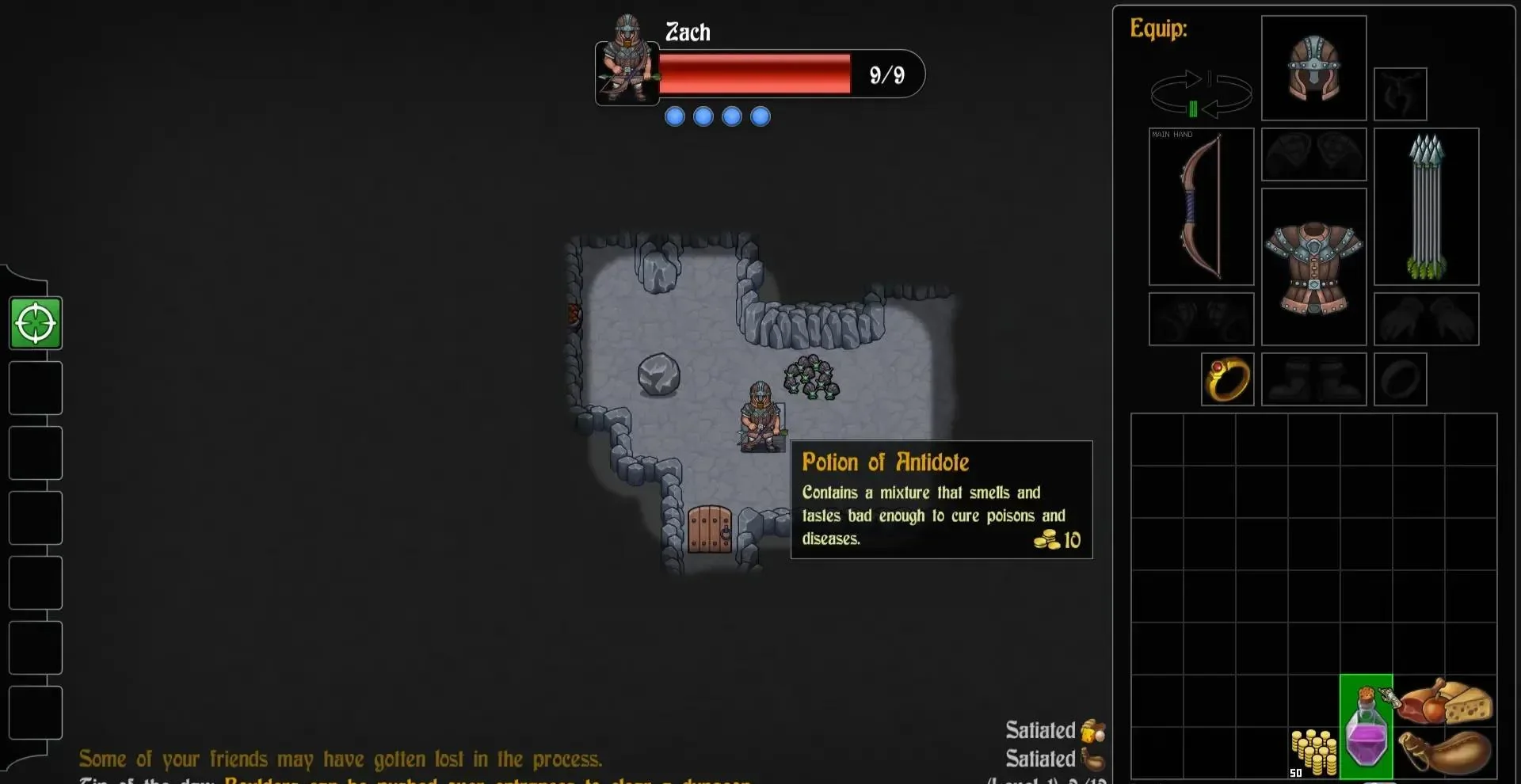Image resolution: width=1521 pixels, height=784 pixels.
Task: Select the meat and cheese food item
Action: point(1445,702)
